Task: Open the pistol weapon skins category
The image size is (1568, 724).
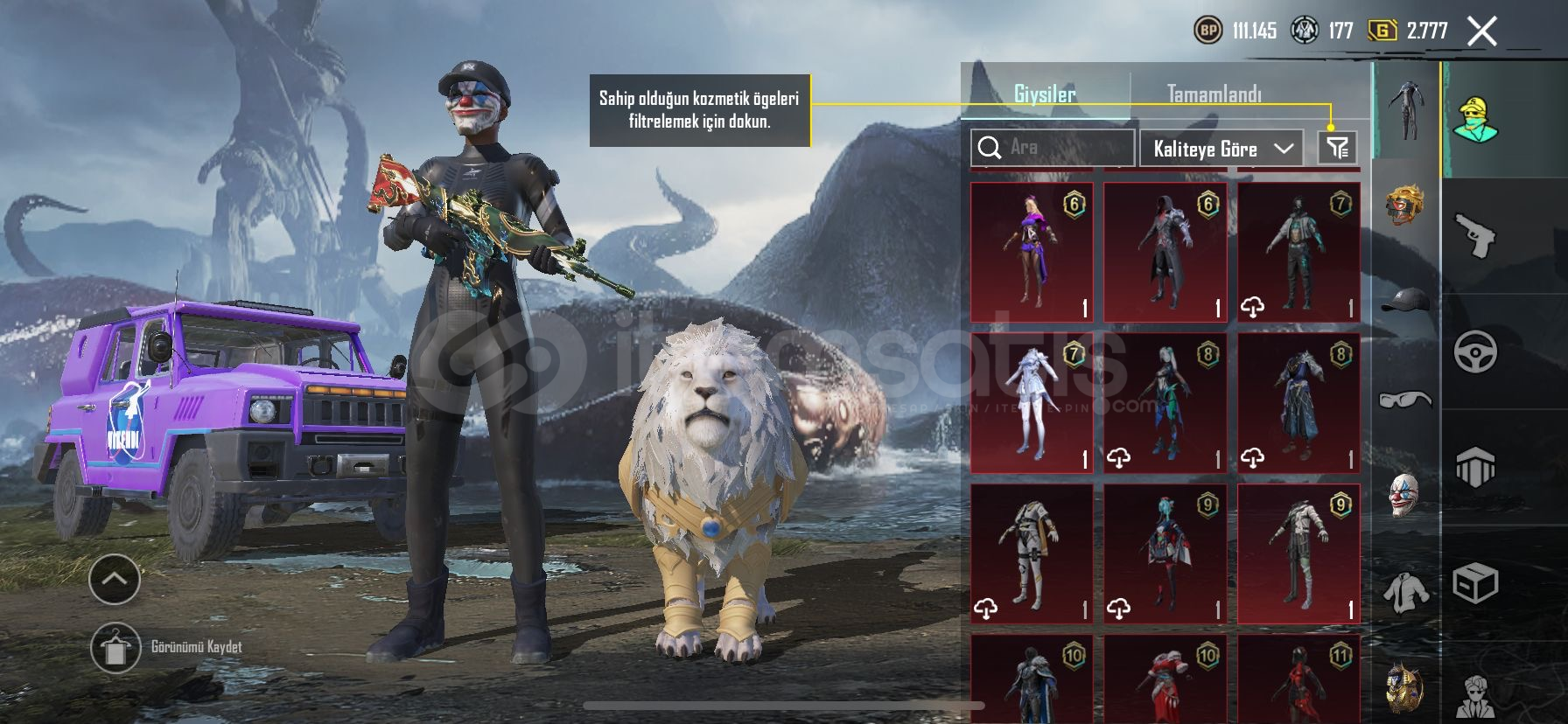Action: coord(1475,236)
